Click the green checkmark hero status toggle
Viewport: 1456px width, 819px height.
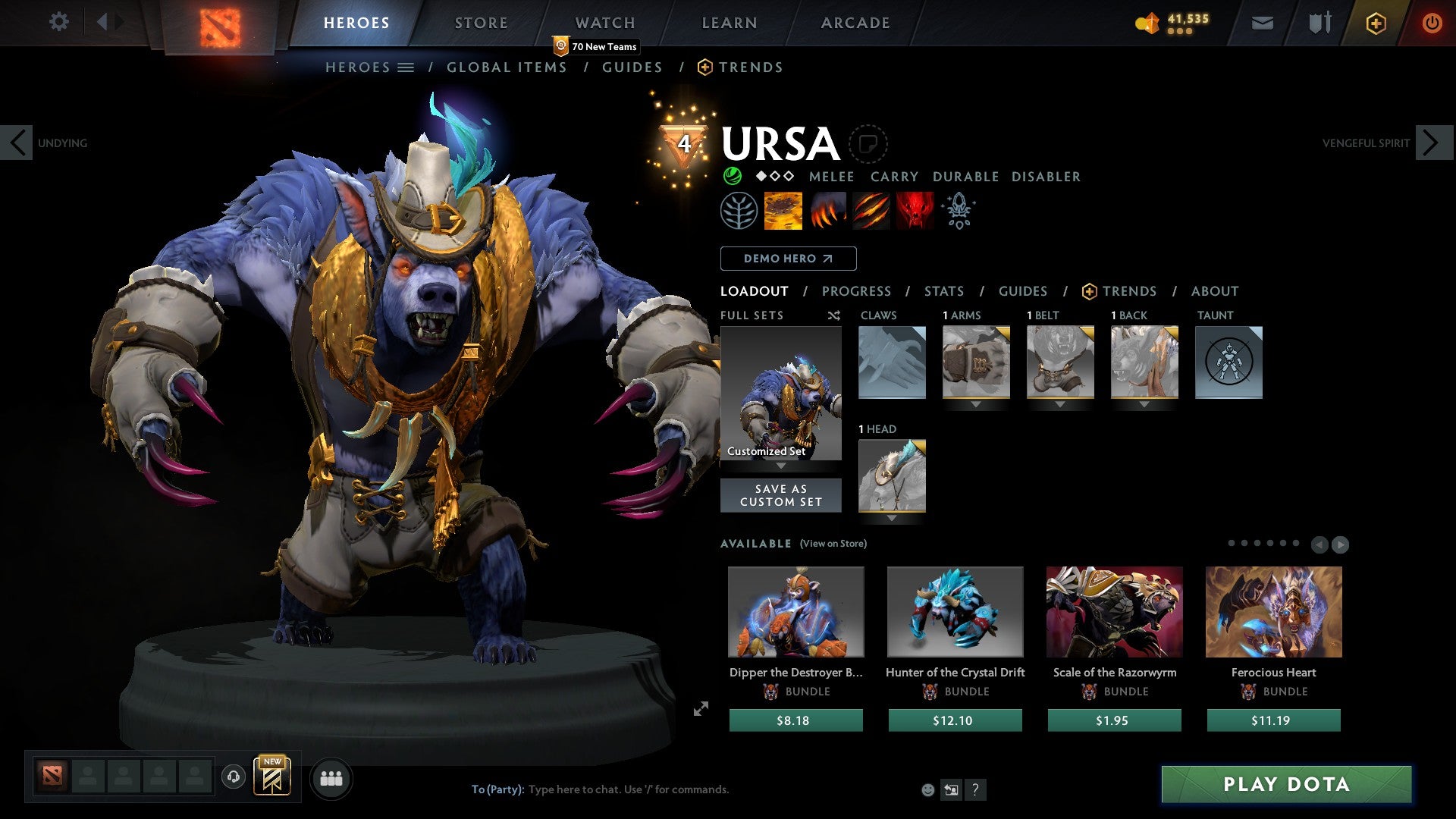coord(732,176)
